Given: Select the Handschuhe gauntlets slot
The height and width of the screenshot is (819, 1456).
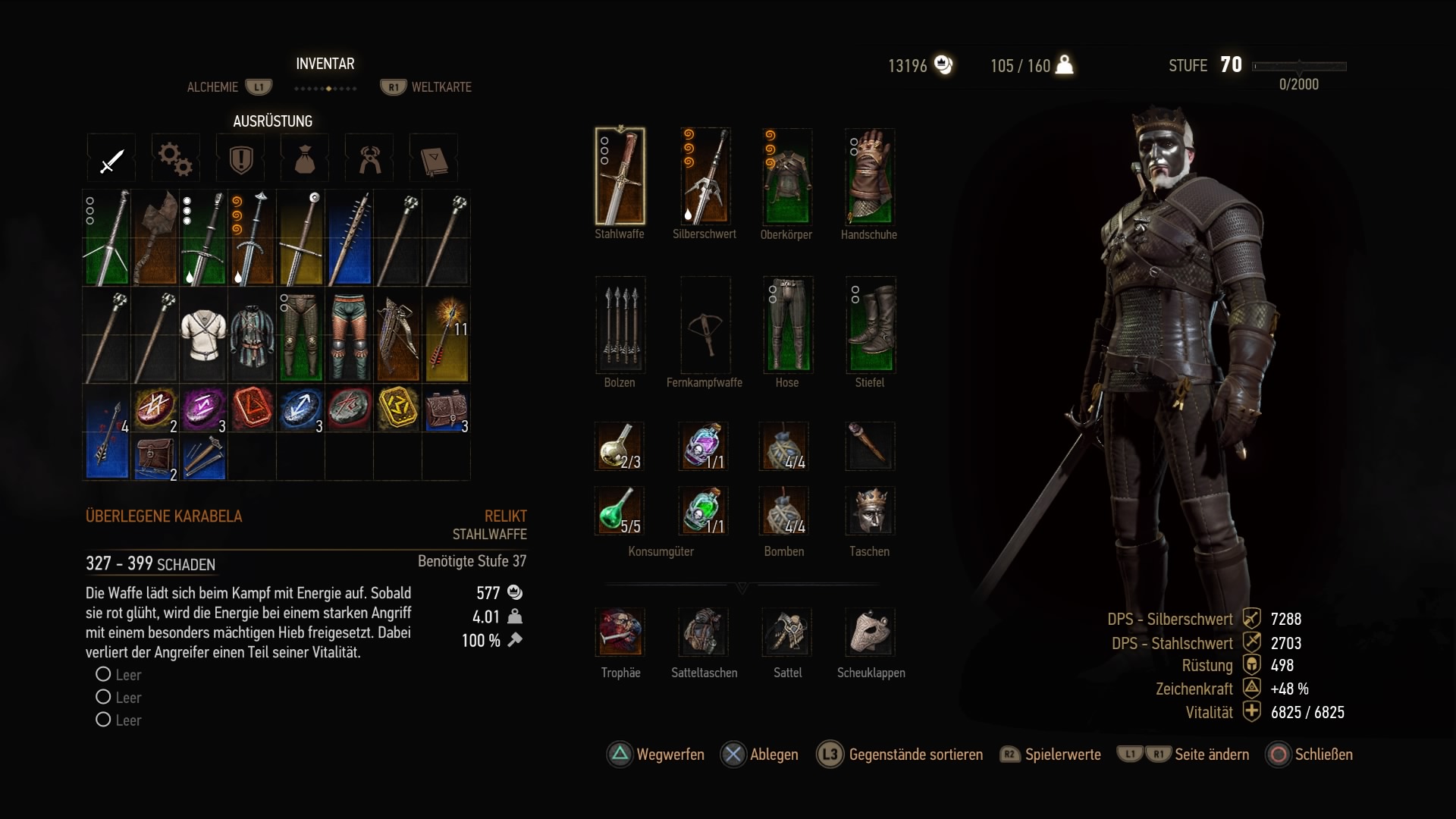Looking at the screenshot, I should [869, 177].
